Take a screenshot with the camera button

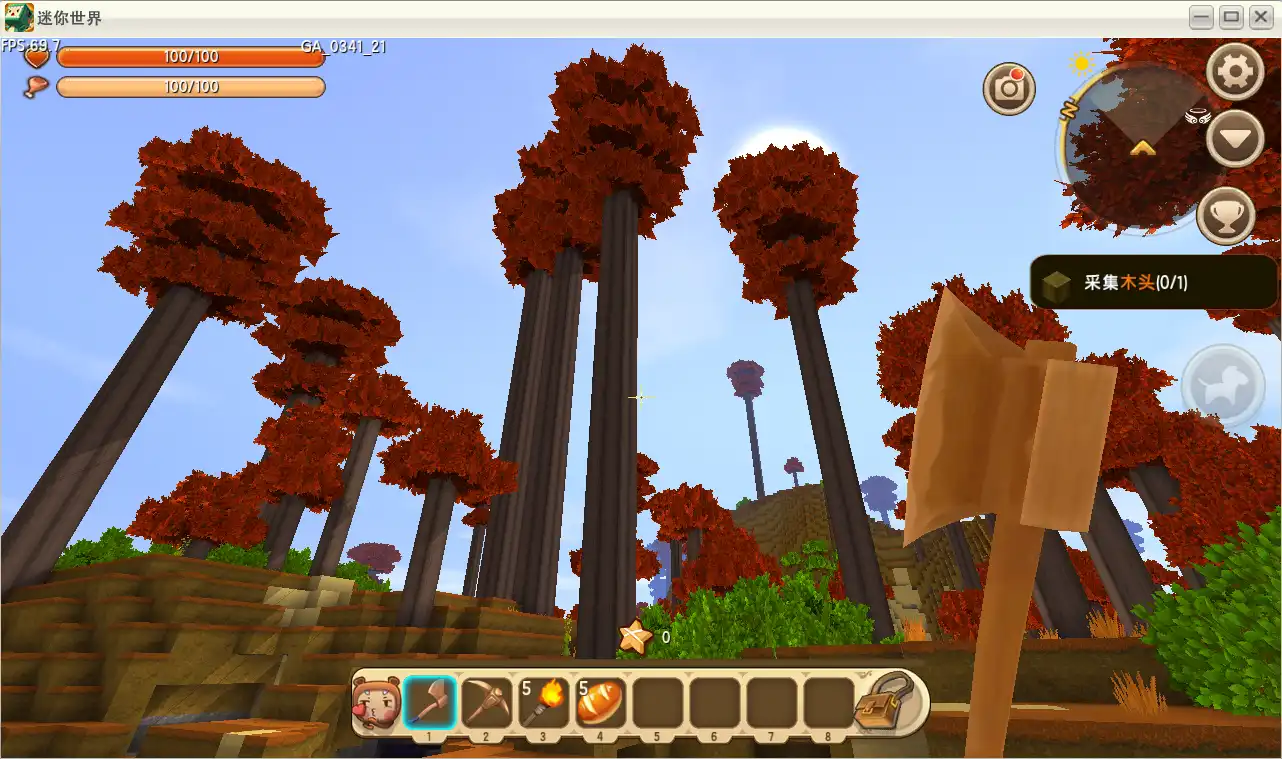(1009, 88)
